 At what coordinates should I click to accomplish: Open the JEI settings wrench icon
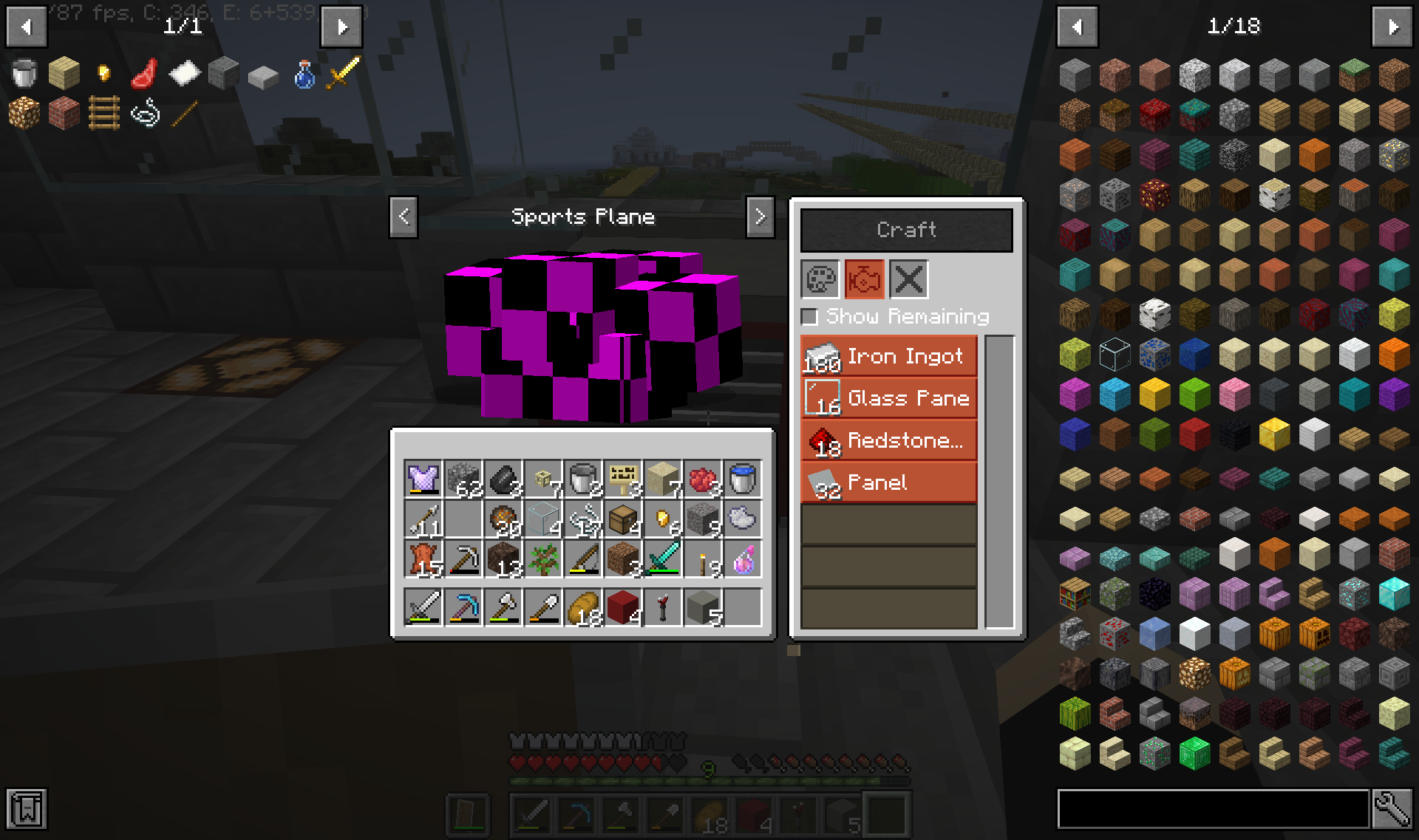pos(1394,809)
